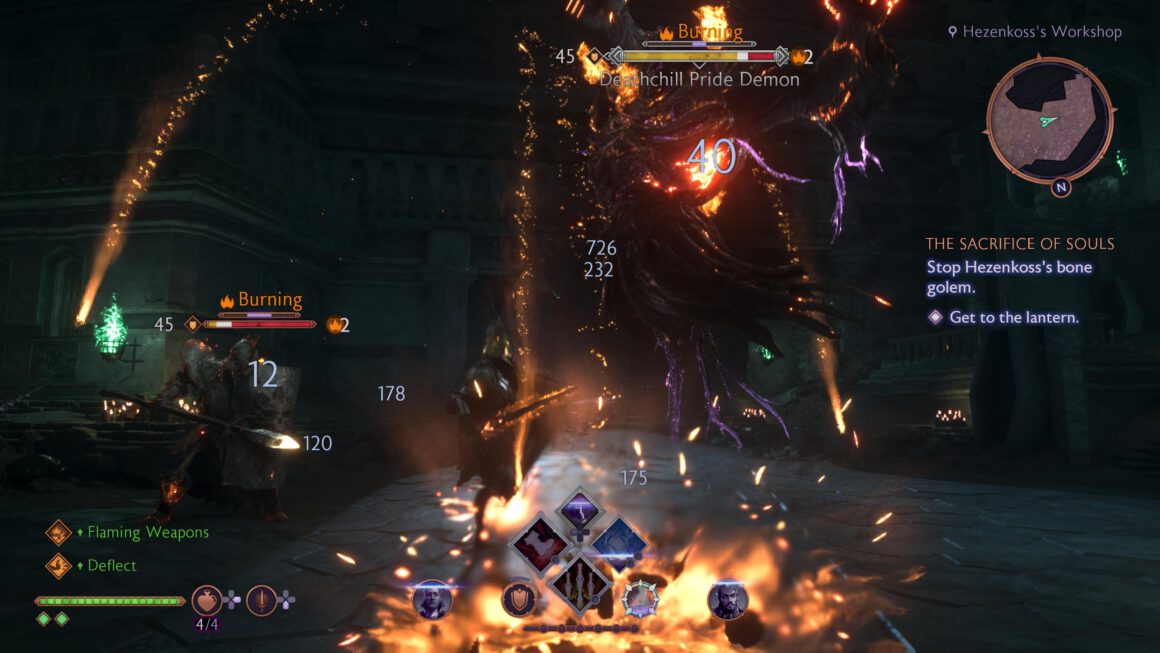Select the bald companion portrait

pos(433,599)
